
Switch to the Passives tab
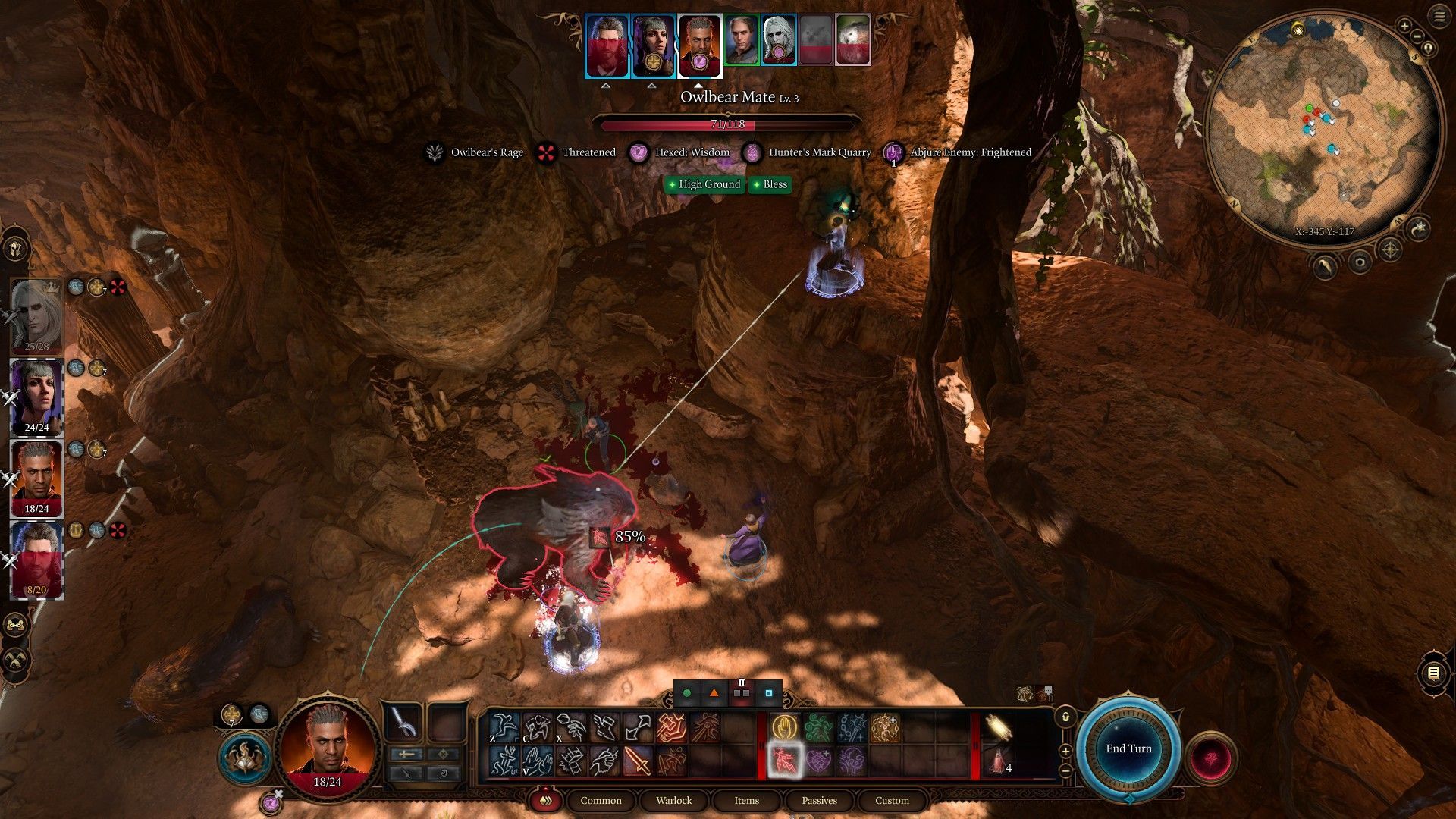click(x=819, y=801)
